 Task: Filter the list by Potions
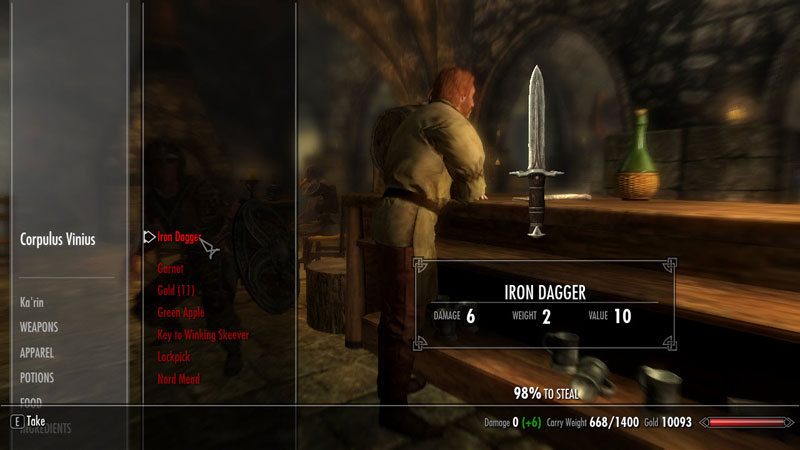point(37,378)
